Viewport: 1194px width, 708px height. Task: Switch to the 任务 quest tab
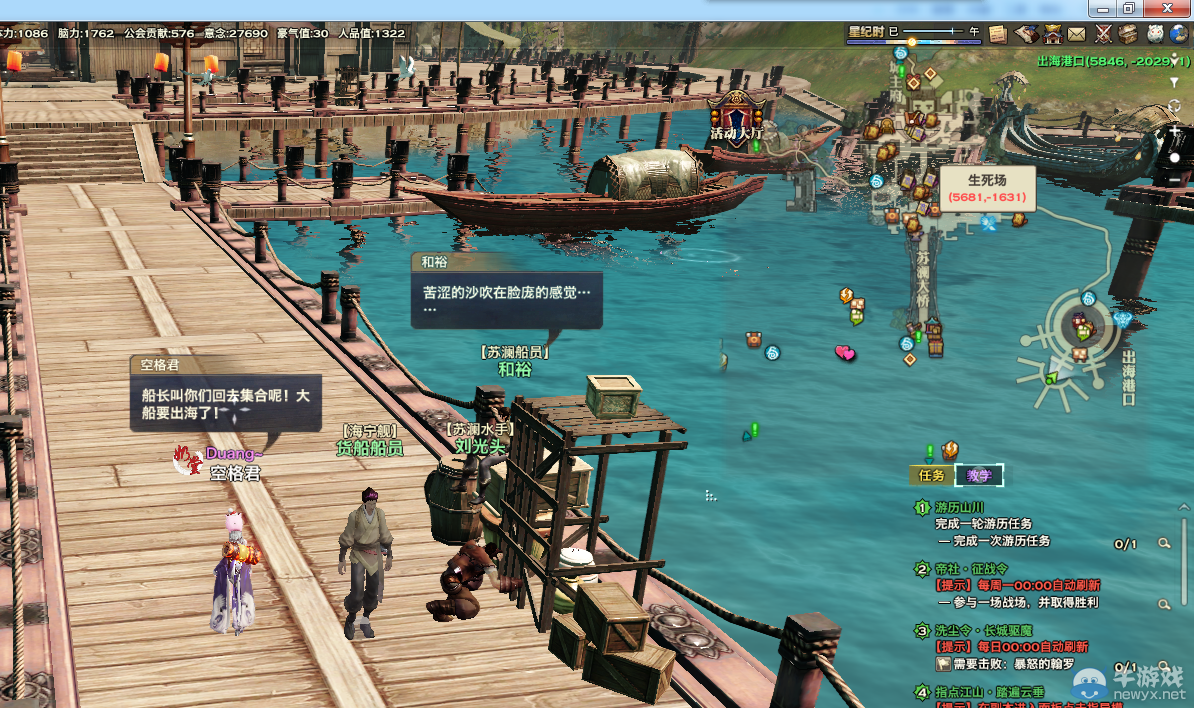(931, 476)
